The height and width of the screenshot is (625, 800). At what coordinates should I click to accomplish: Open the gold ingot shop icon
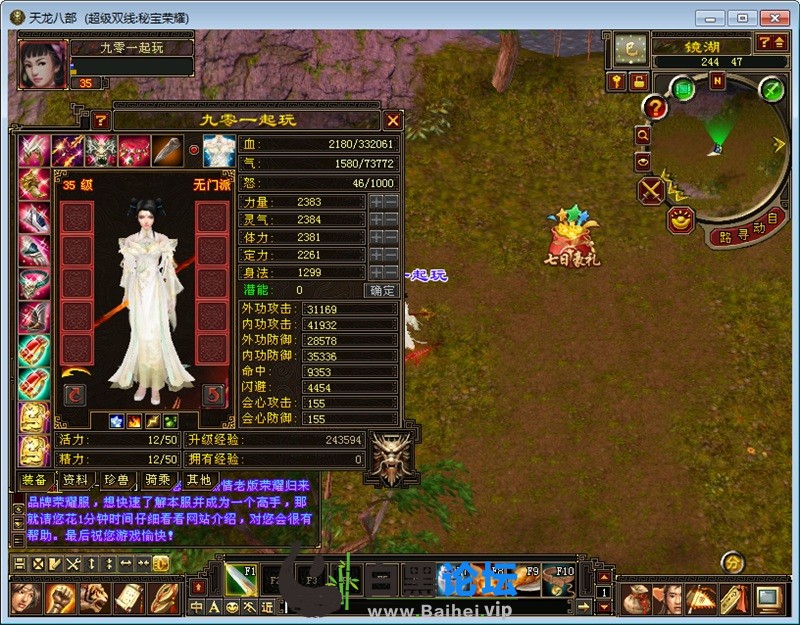pos(682,220)
